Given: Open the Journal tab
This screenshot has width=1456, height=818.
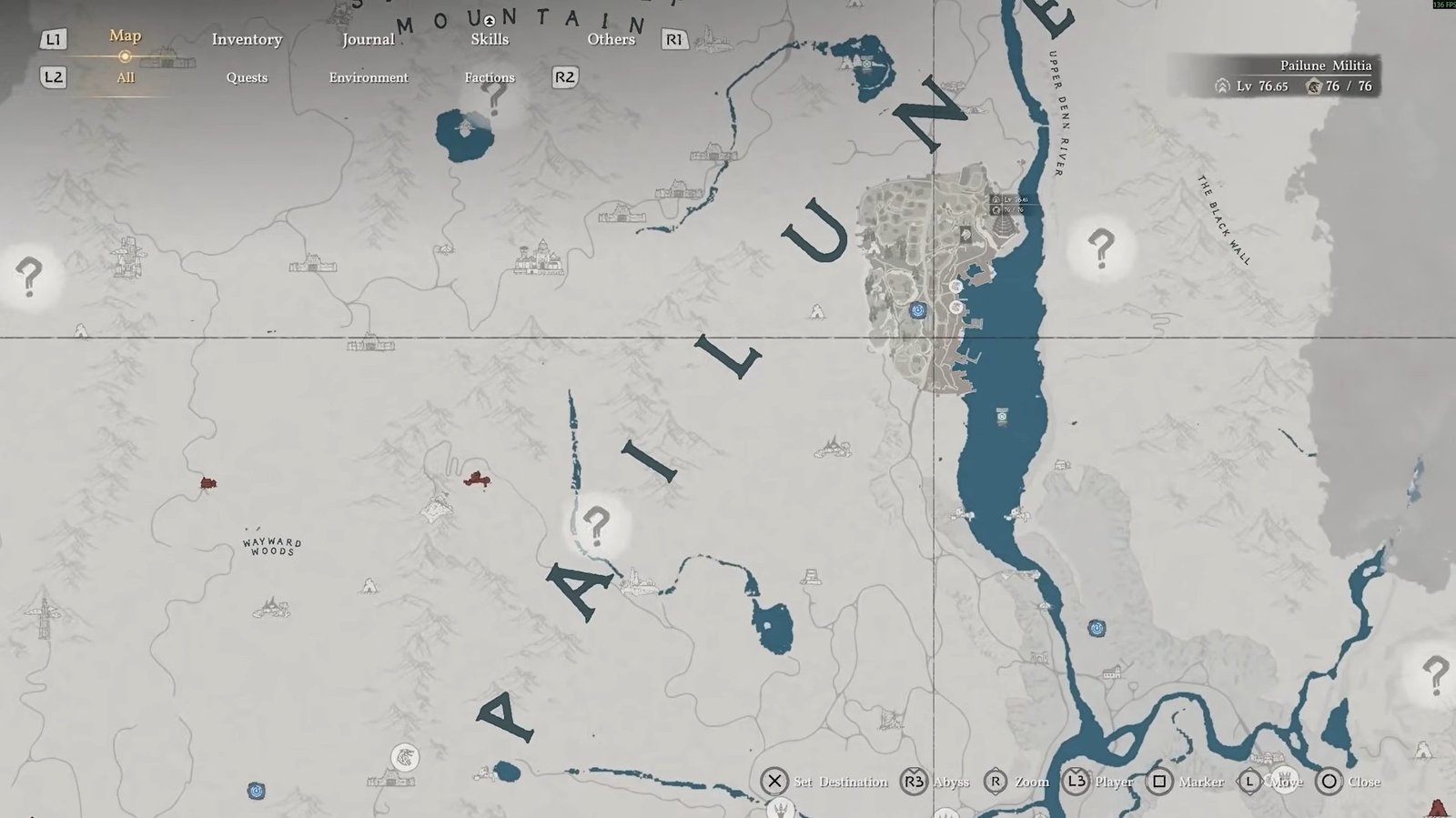Looking at the screenshot, I should [368, 39].
